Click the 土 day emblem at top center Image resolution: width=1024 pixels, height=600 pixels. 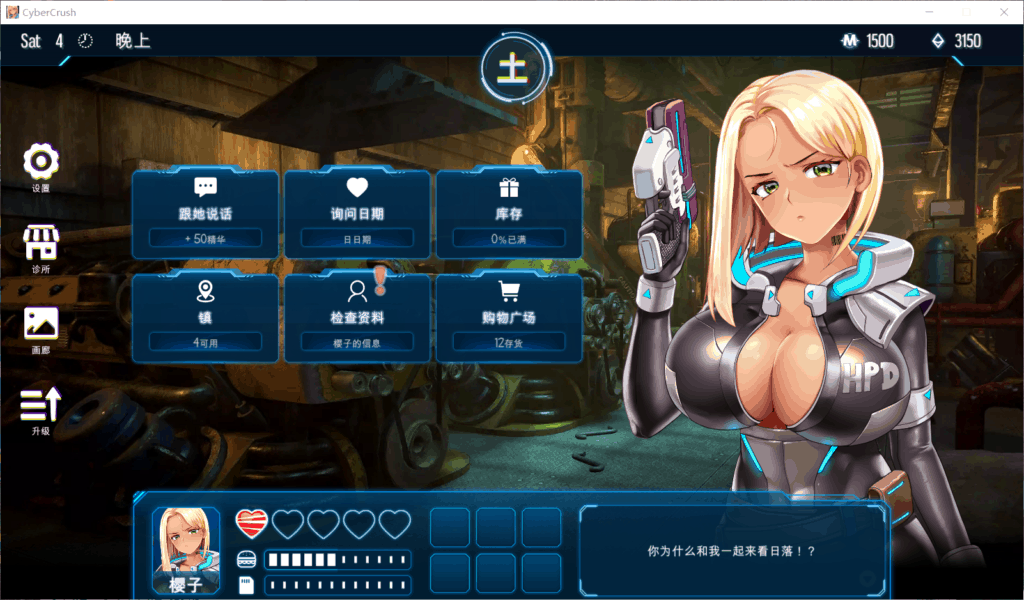click(512, 66)
